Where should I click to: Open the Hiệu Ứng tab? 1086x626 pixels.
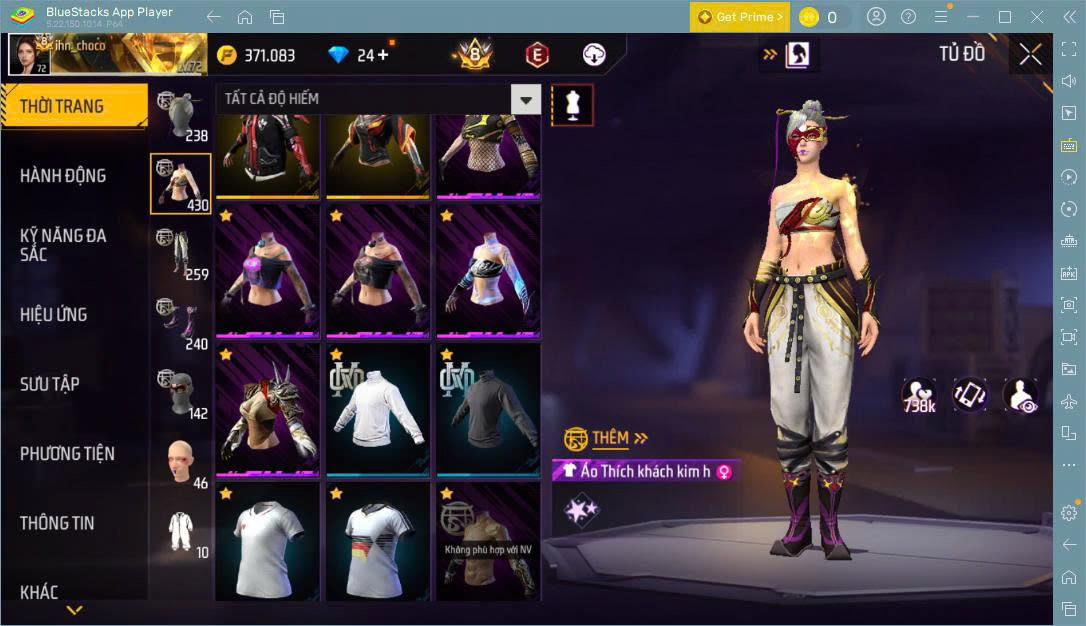[x=54, y=315]
